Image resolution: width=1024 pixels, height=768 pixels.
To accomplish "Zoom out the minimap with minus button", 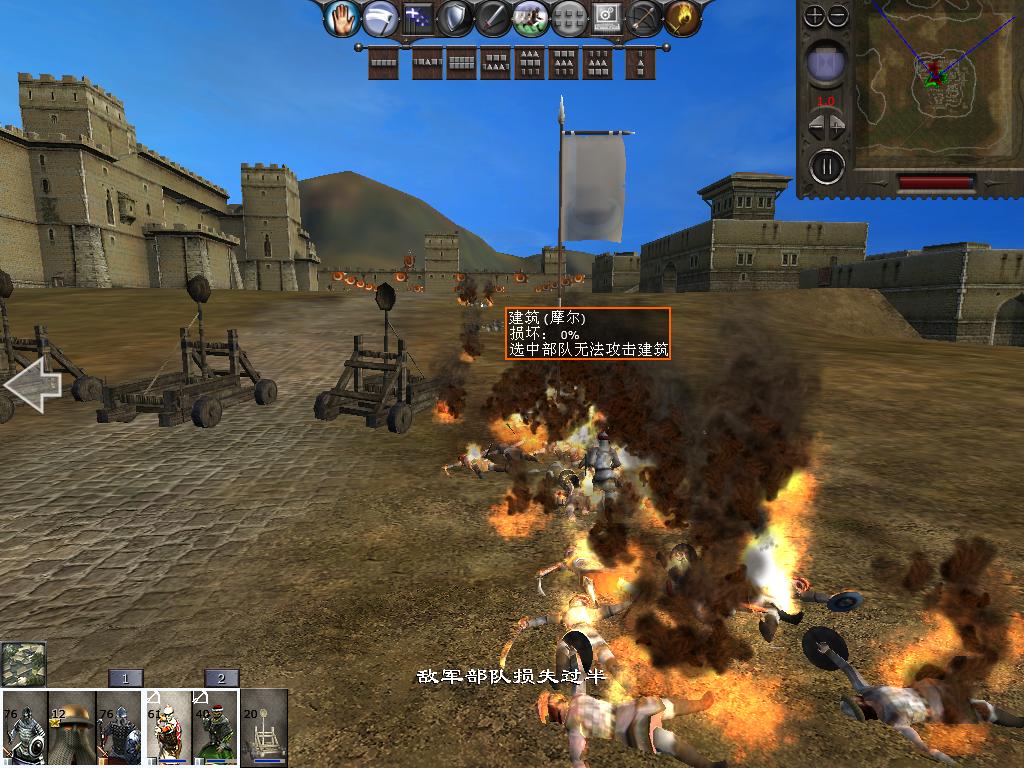I will tap(838, 16).
